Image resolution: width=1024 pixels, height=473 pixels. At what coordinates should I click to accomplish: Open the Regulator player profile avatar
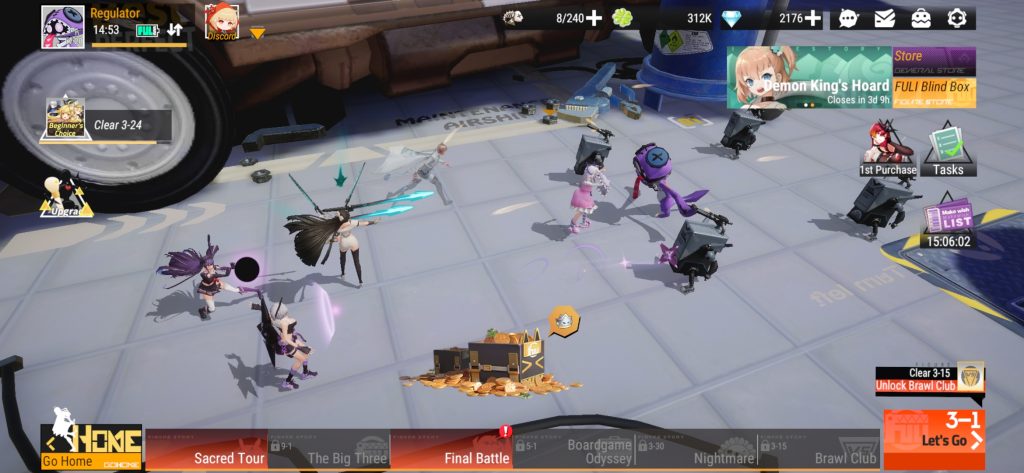(x=62, y=26)
